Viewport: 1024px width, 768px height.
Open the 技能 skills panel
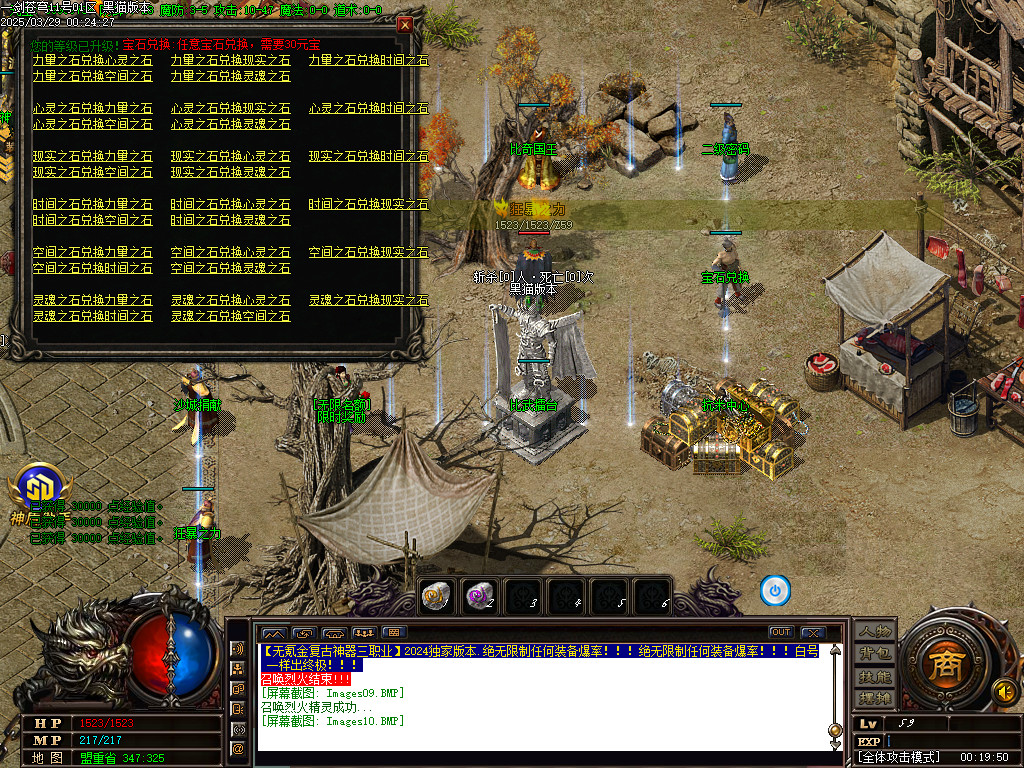click(x=875, y=676)
